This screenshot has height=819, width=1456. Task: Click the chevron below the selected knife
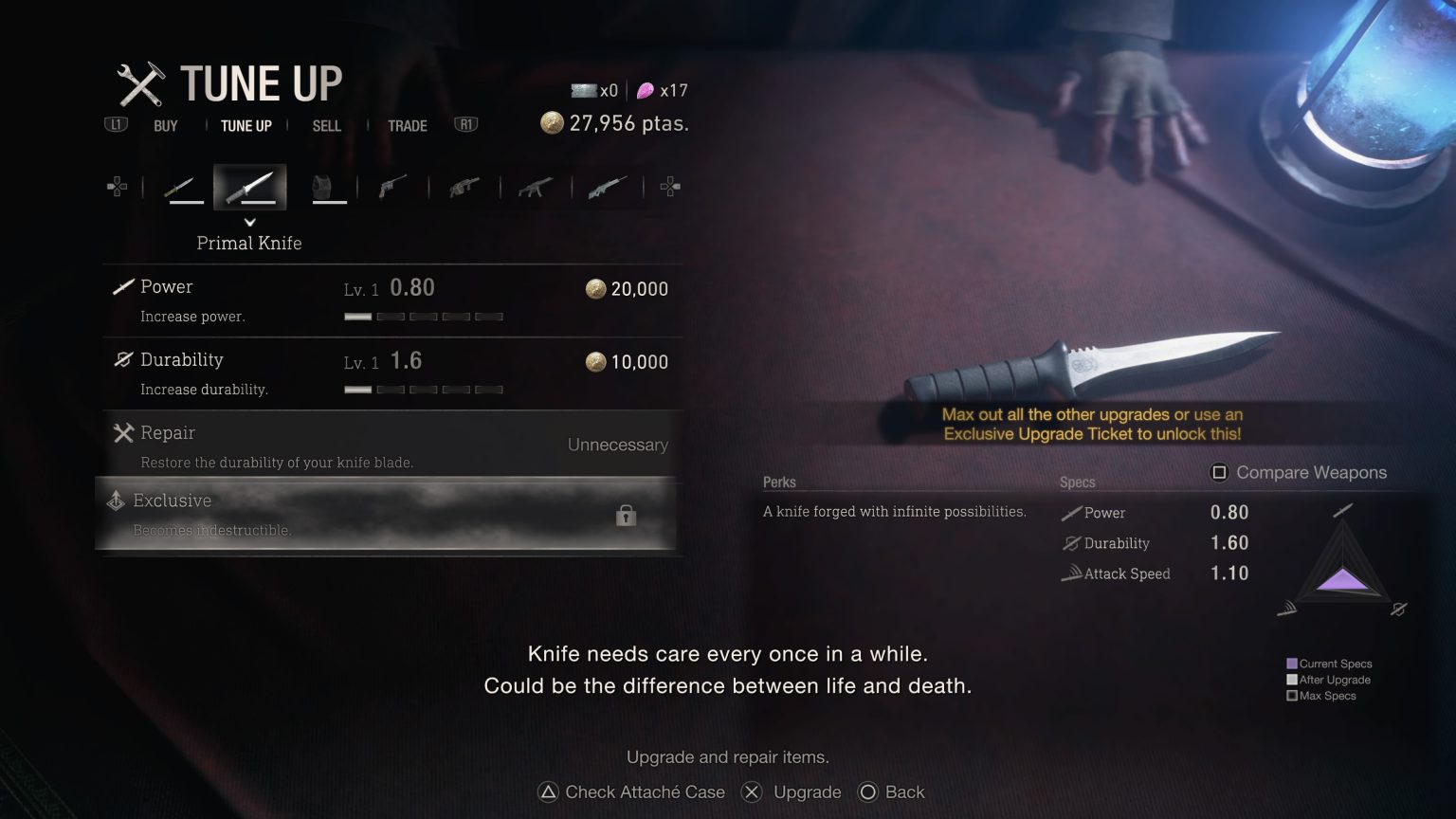tap(249, 221)
